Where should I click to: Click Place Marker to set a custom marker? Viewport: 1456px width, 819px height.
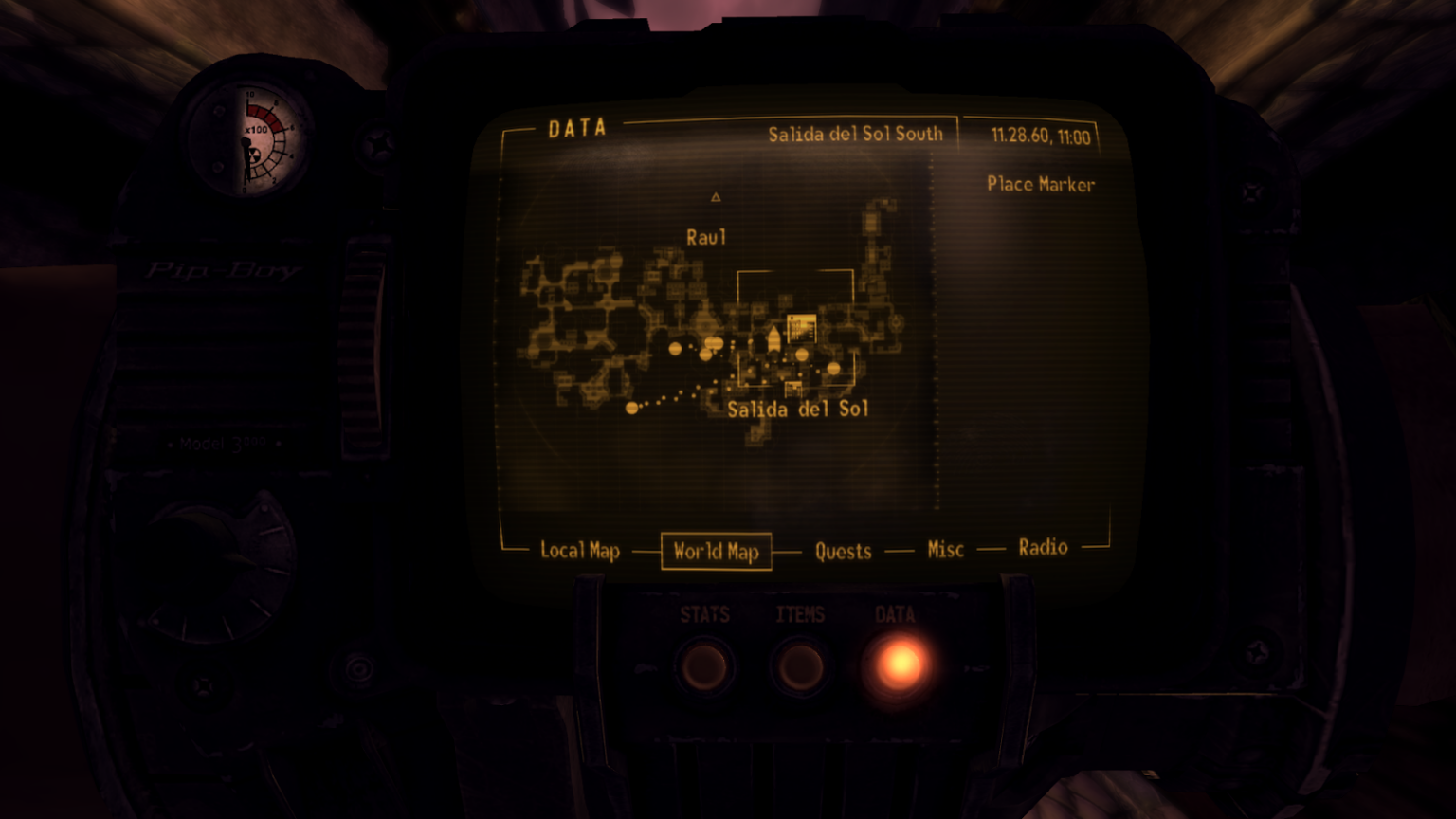(x=1040, y=186)
